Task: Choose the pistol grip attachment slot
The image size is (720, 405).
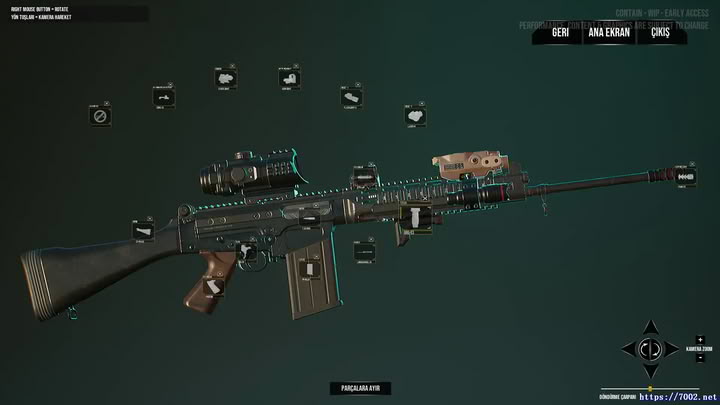Action: tap(213, 288)
